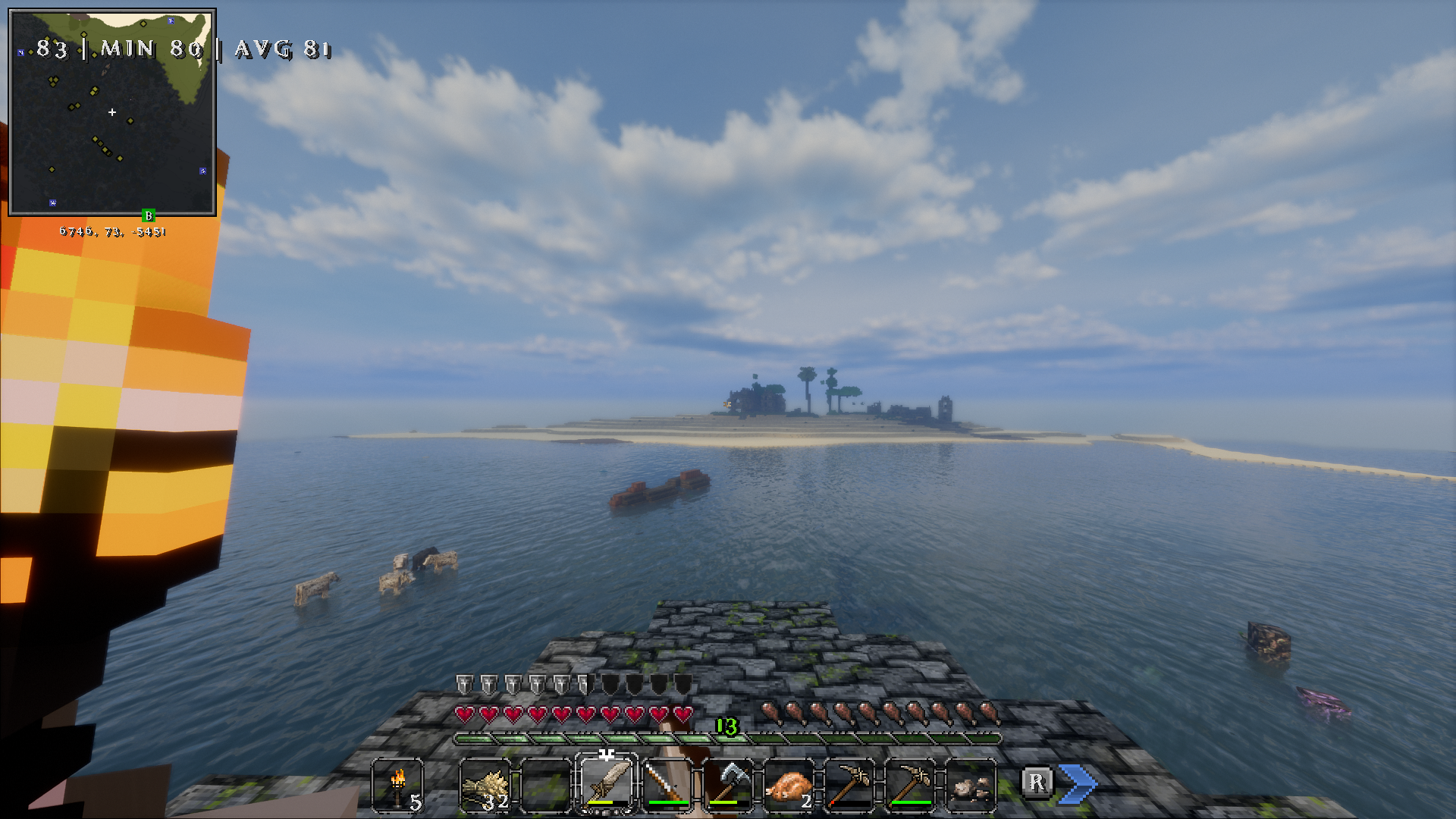Click the blue arrow beside the hotbar
Image resolution: width=1456 pixels, height=819 pixels.
click(1078, 783)
